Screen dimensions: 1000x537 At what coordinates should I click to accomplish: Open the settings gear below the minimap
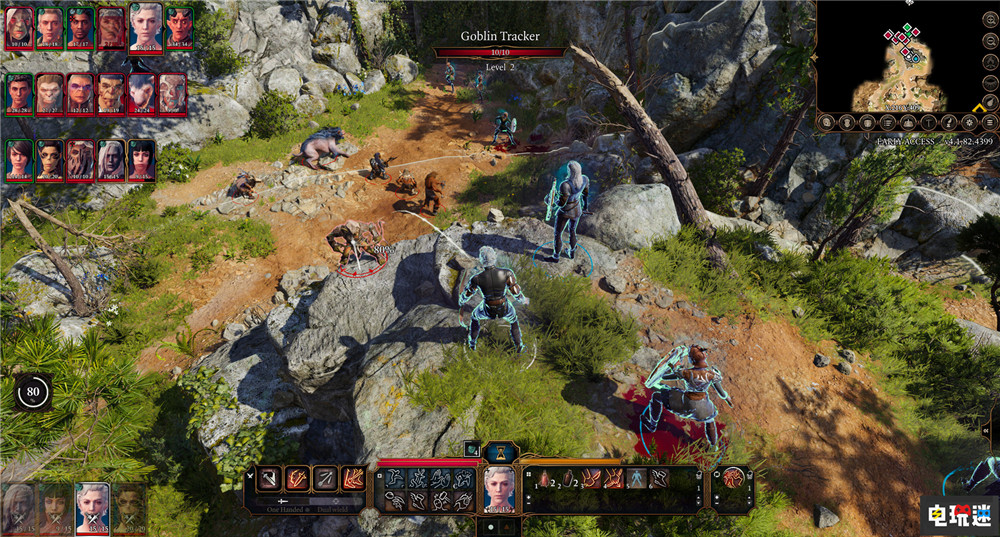click(967, 123)
